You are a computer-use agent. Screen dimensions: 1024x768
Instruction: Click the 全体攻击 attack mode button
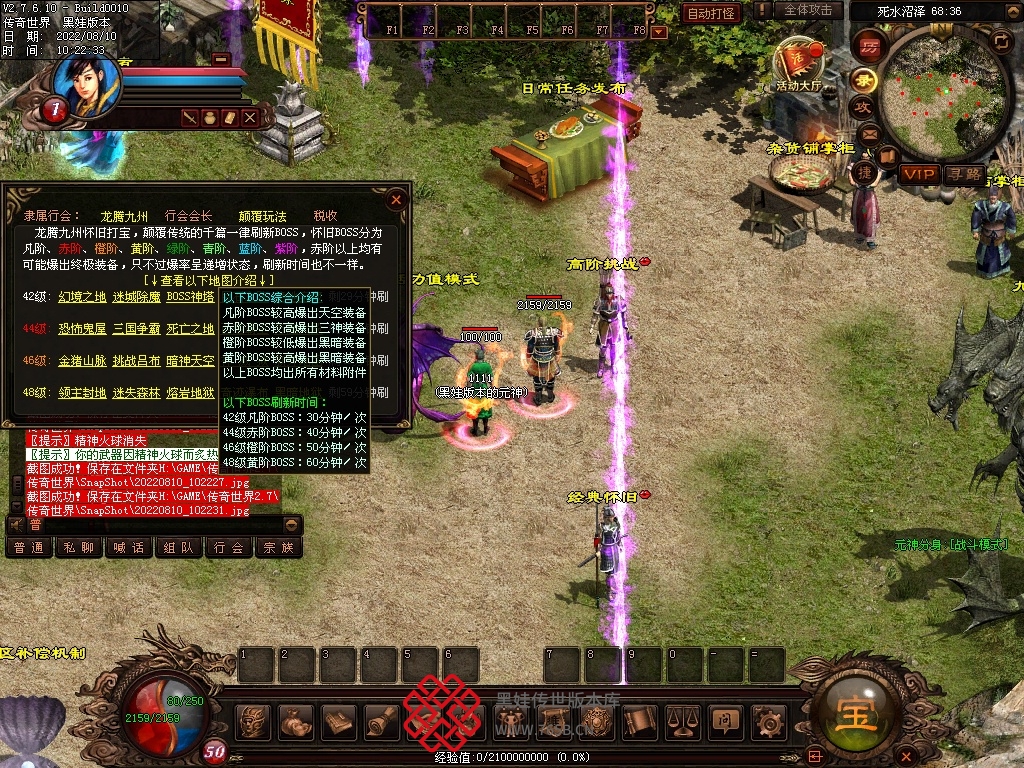point(807,10)
